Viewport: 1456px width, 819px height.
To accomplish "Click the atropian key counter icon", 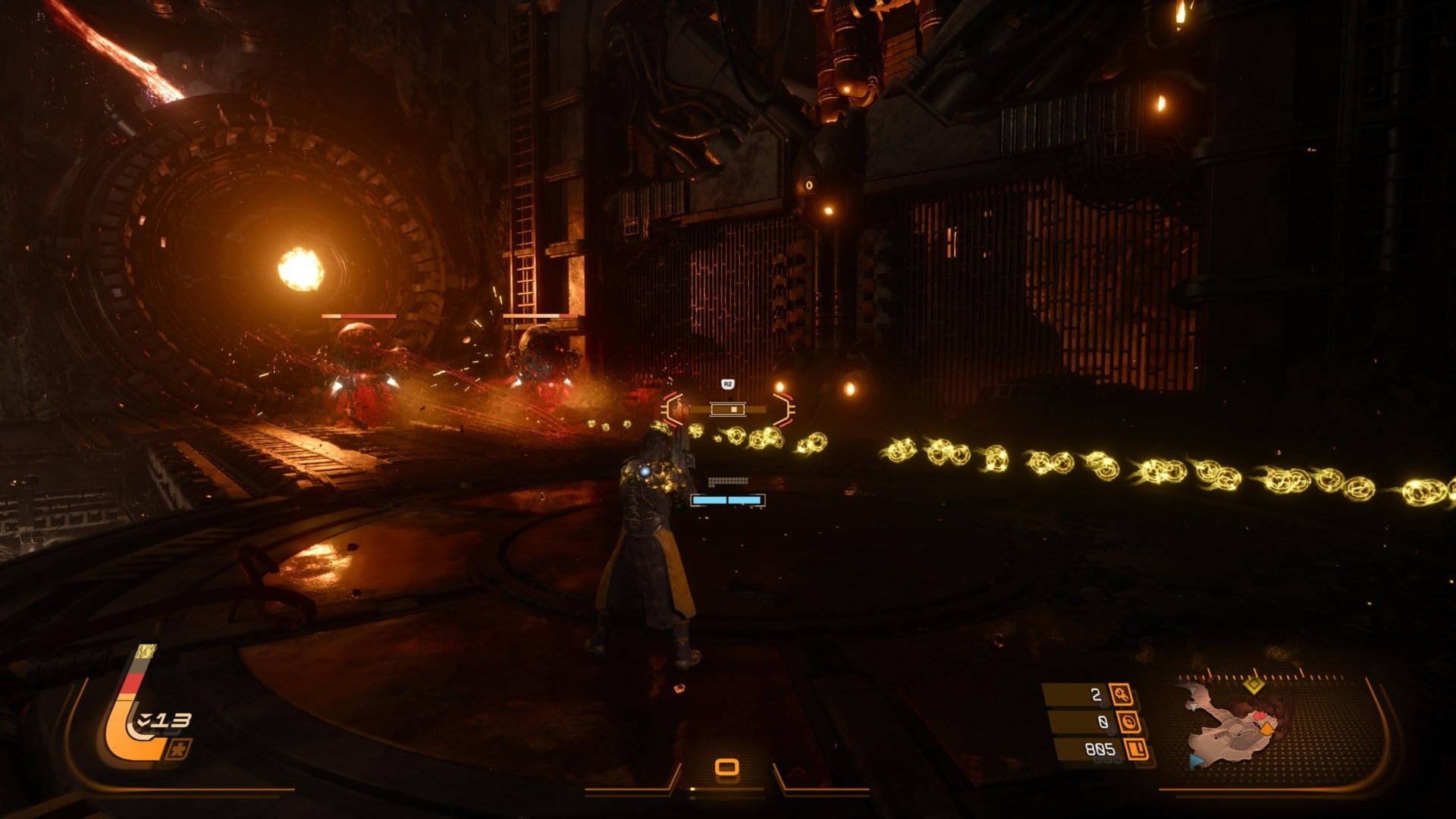I will pyautogui.click(x=1121, y=695).
